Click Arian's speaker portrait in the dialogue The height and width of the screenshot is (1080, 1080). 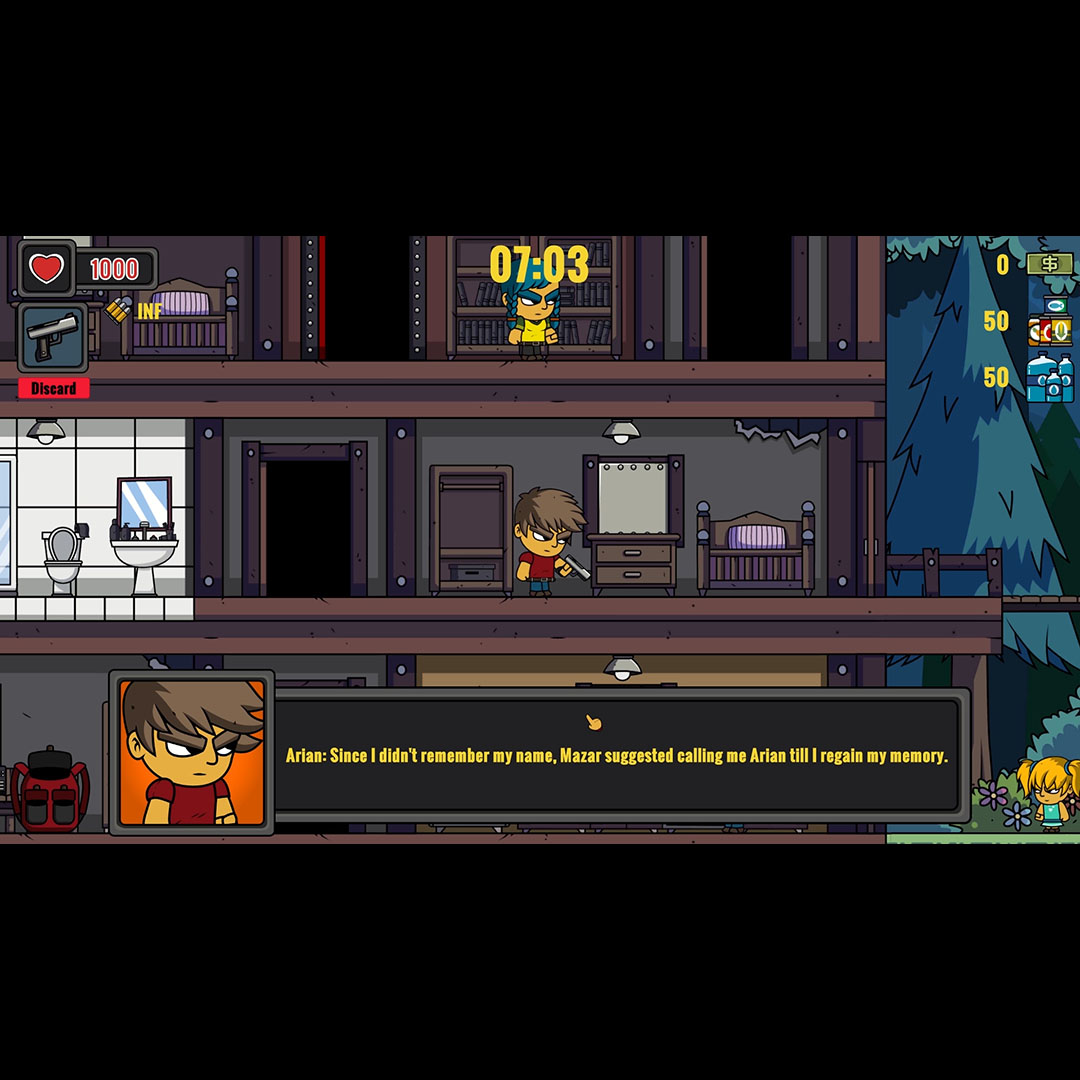point(192,752)
